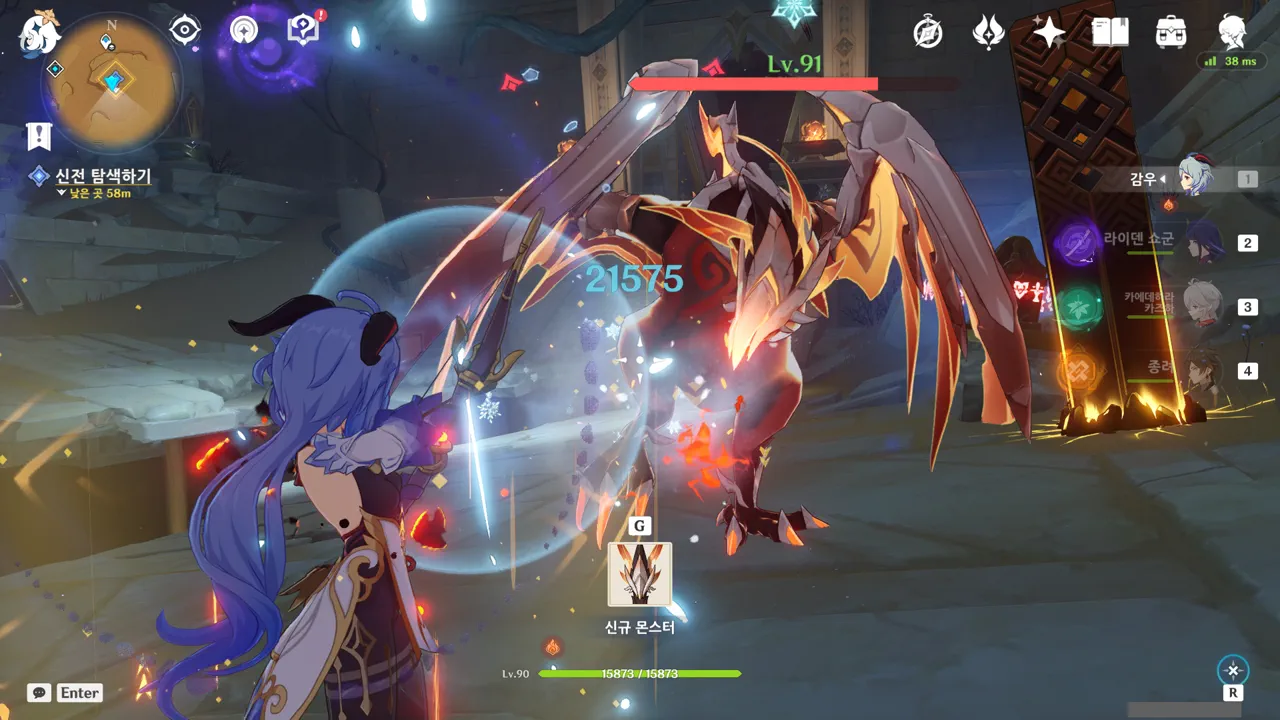Open the chat speech bubble icon
The image size is (1280, 720).
39,692
